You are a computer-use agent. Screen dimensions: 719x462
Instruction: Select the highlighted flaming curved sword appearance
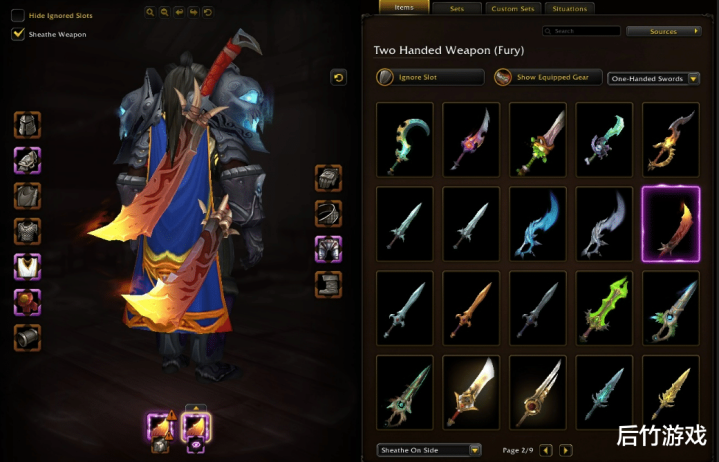(x=670, y=223)
